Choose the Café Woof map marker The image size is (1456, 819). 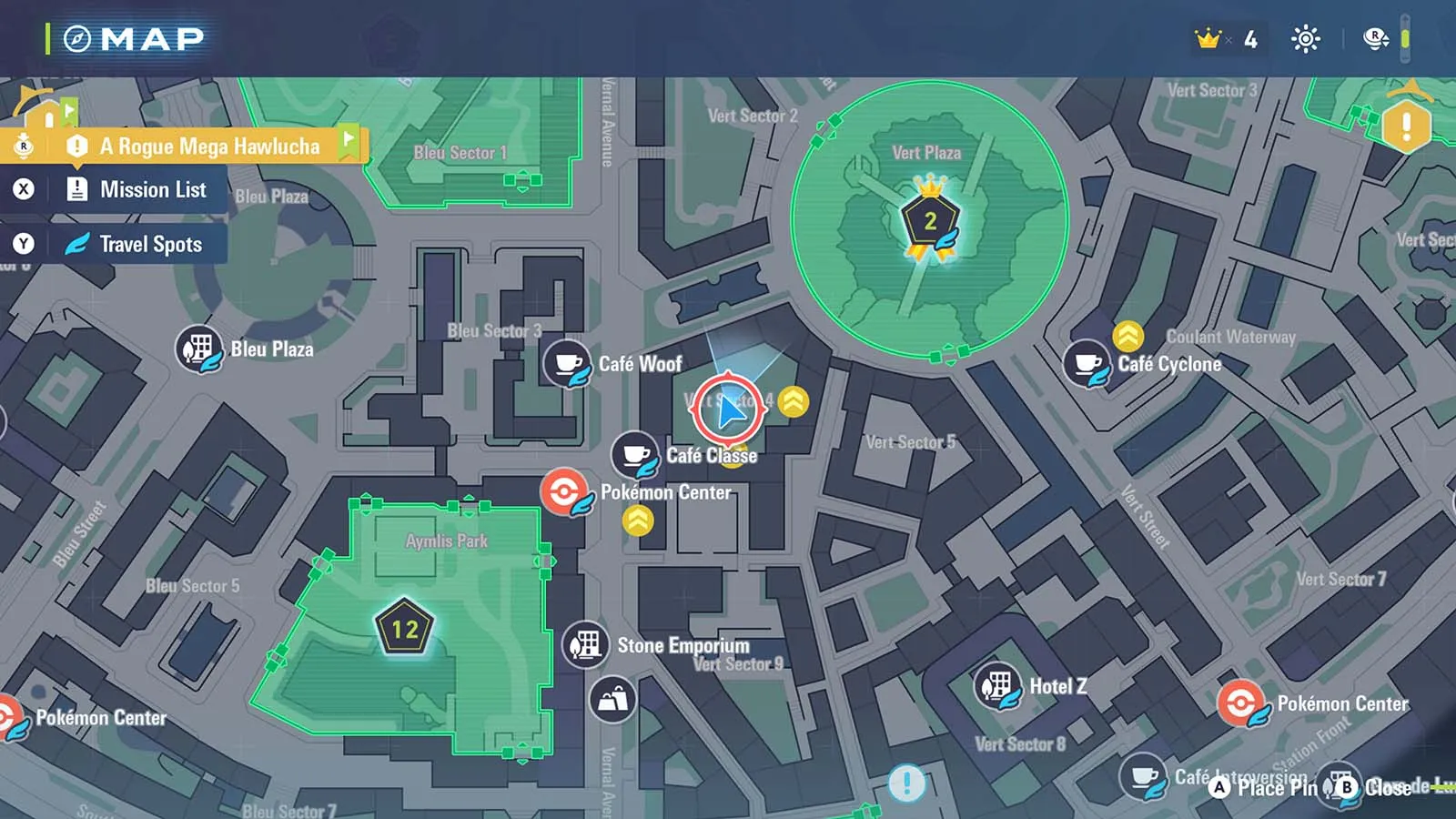(x=568, y=365)
